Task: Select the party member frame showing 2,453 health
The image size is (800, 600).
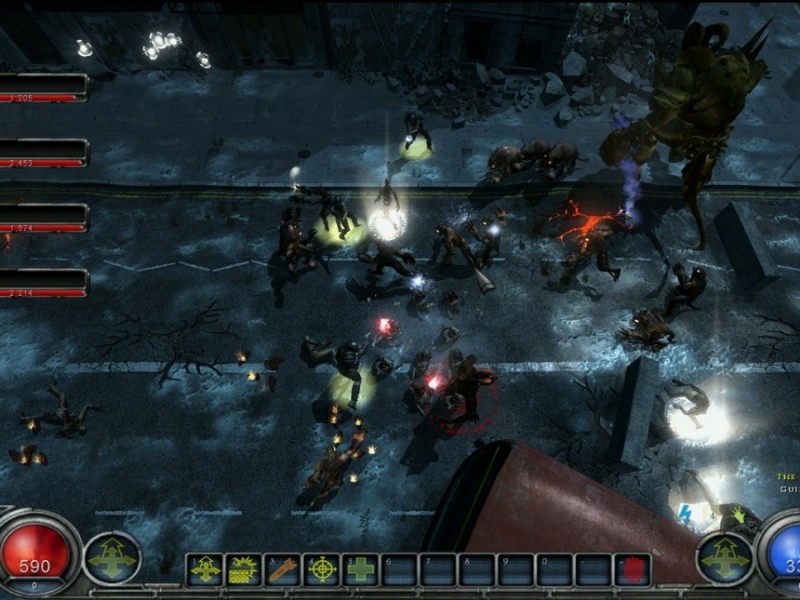Action: click(x=45, y=152)
